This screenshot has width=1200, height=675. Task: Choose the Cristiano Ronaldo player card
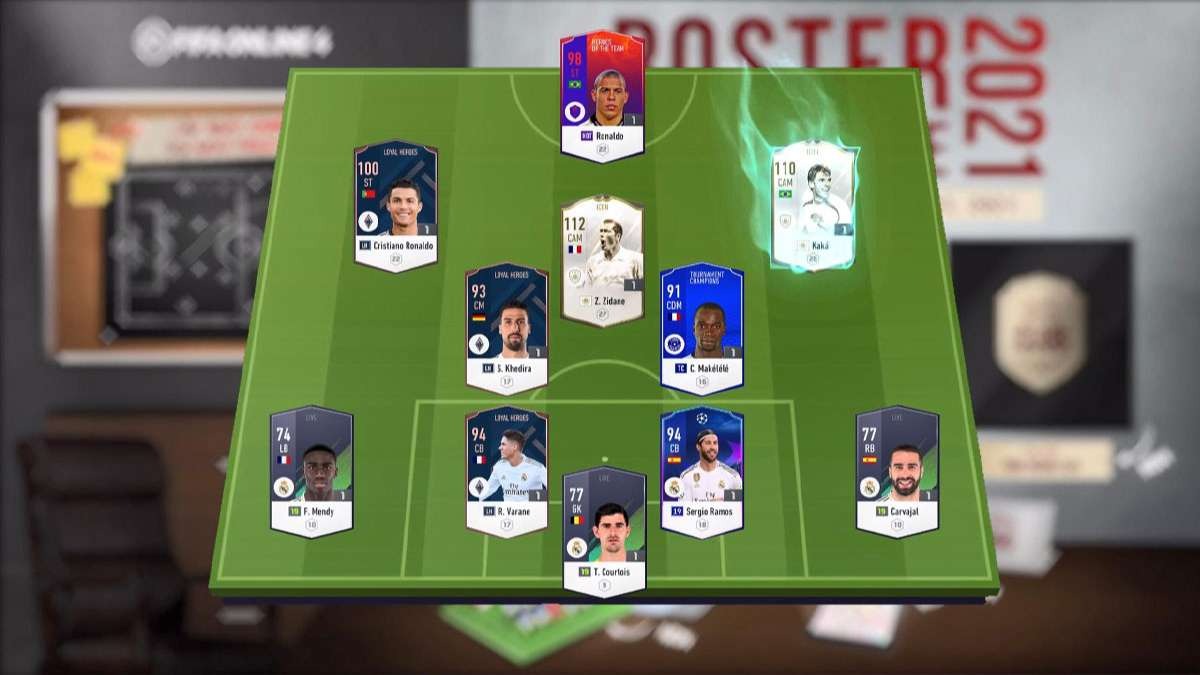click(x=396, y=205)
